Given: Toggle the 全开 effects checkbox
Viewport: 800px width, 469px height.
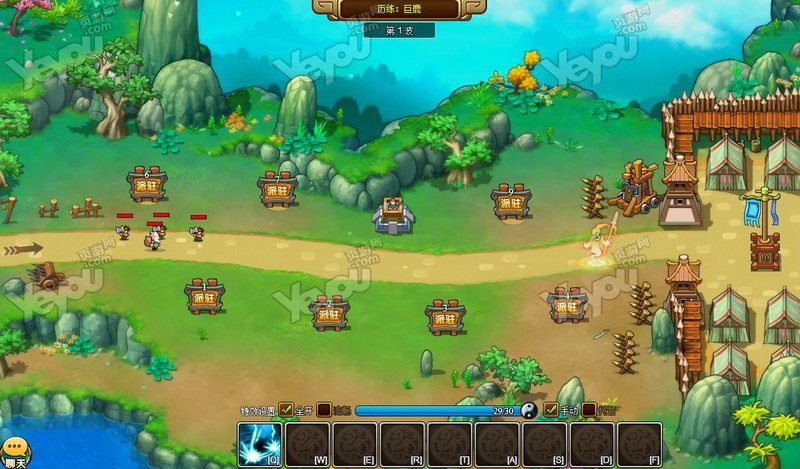Looking at the screenshot, I should pos(286,410).
